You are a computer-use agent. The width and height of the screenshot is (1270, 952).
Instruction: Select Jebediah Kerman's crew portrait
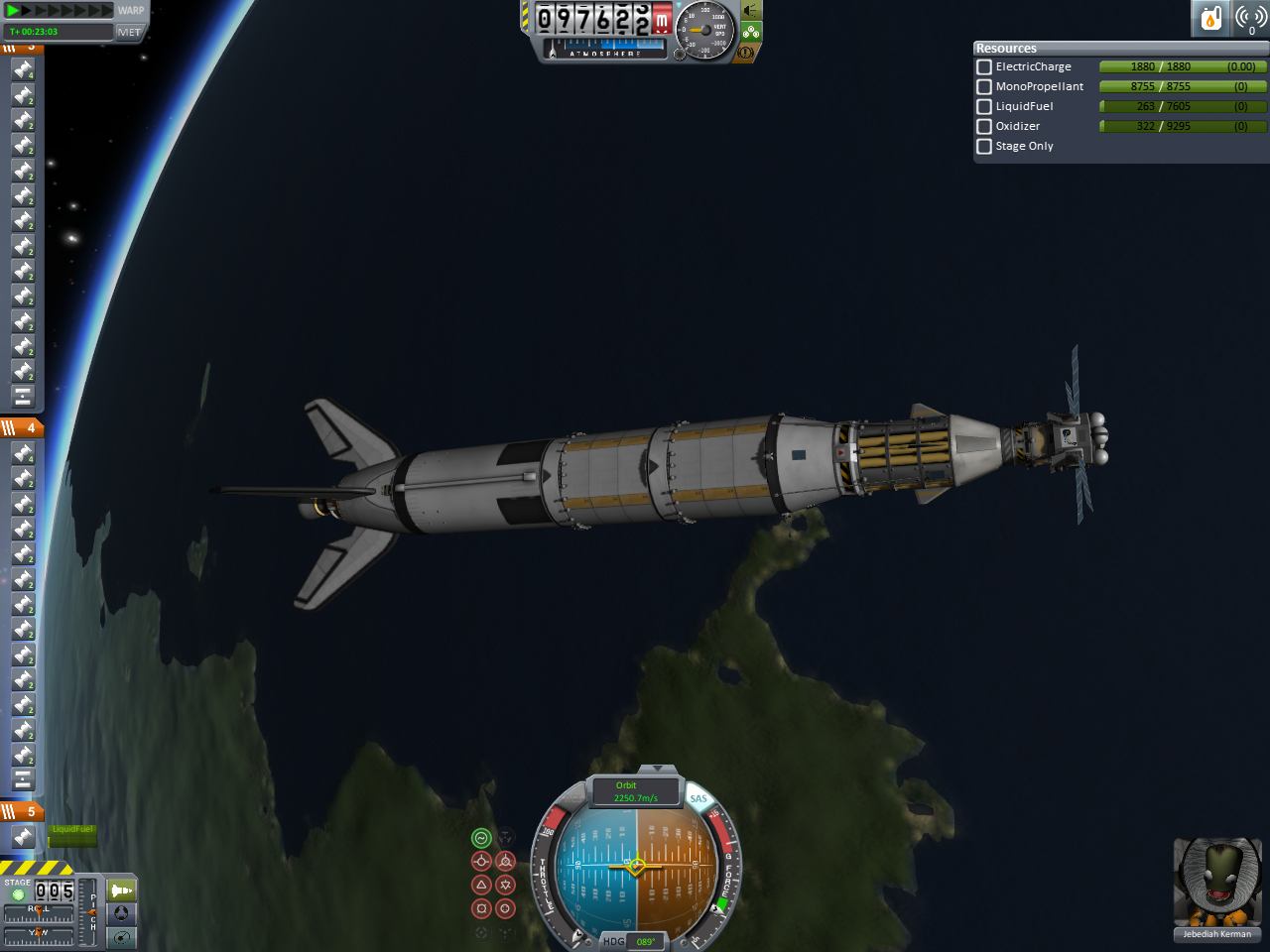(1217, 883)
